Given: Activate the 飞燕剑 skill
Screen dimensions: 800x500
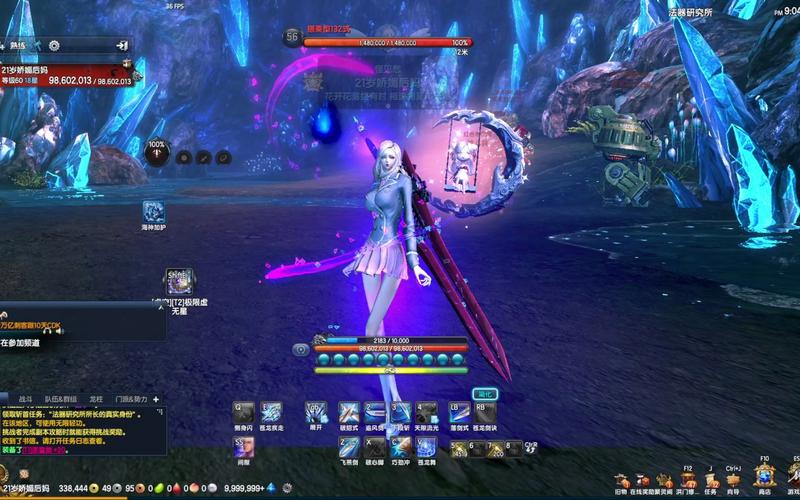Looking at the screenshot, I should tap(348, 447).
